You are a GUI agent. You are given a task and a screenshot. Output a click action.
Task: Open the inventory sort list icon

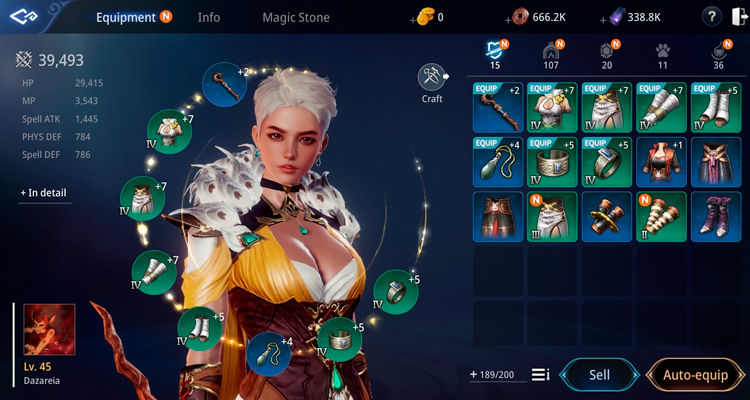tap(540, 375)
